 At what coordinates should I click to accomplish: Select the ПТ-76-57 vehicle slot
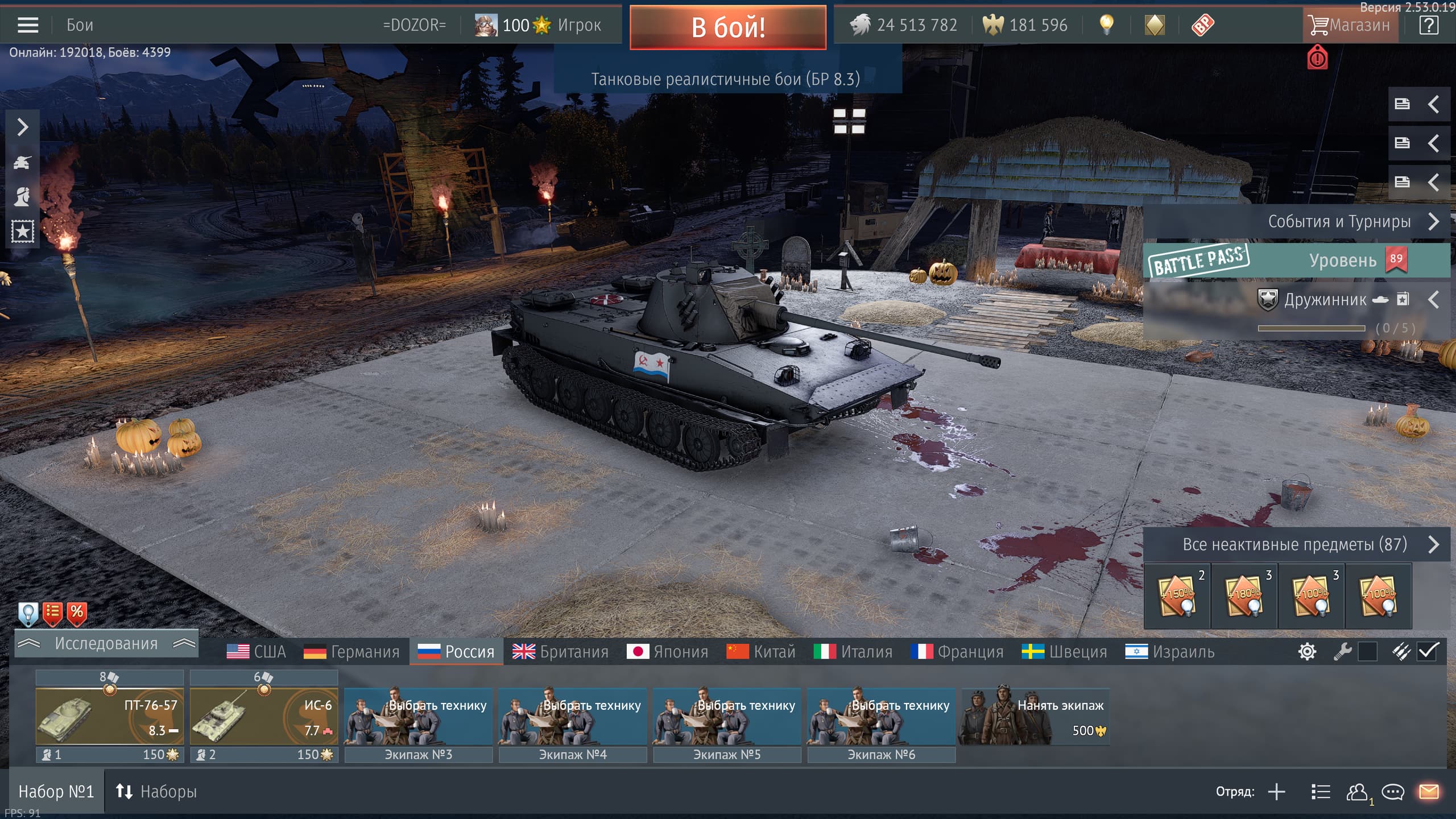109,717
